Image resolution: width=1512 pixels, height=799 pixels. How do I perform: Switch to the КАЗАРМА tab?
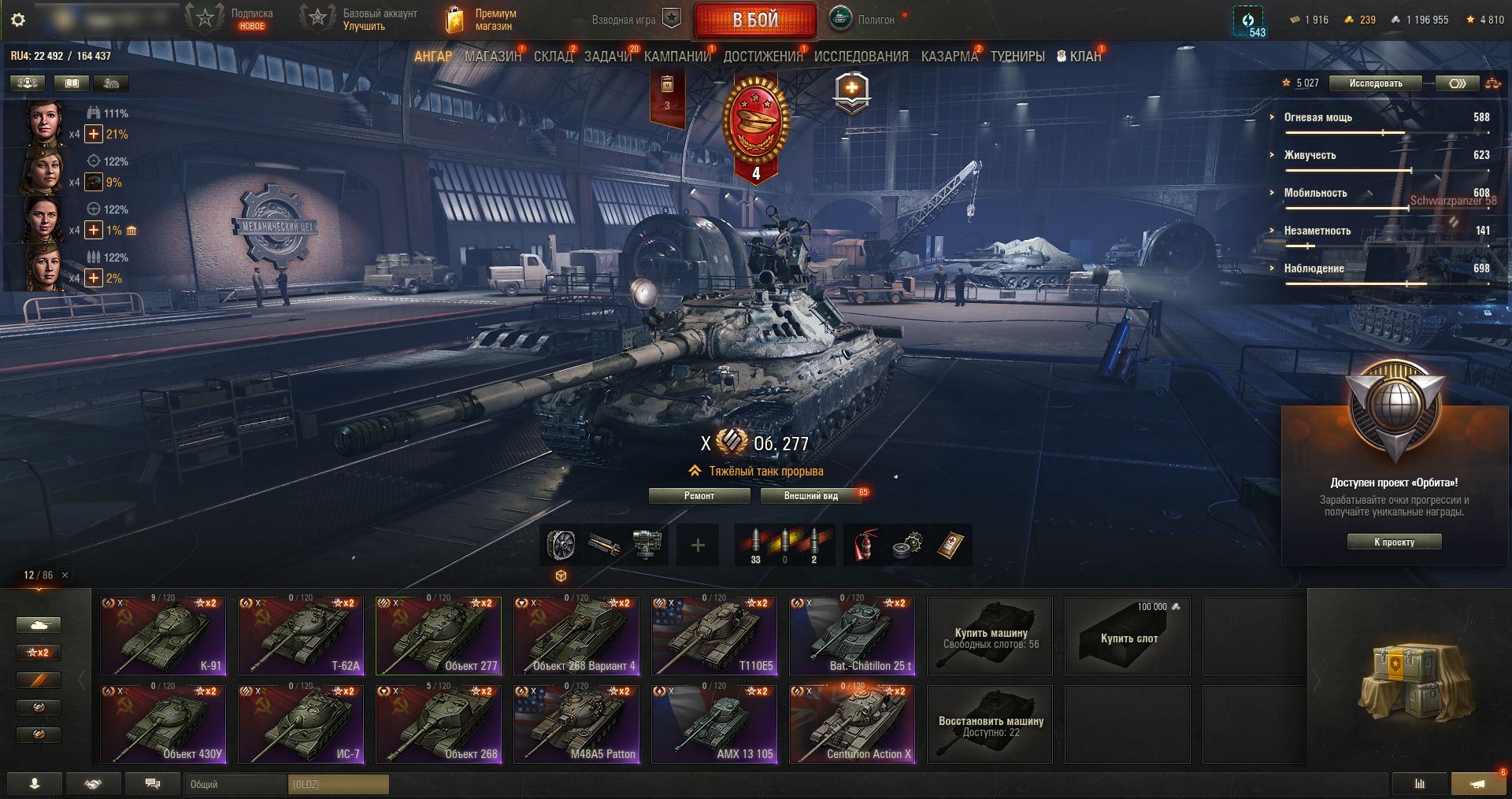click(x=949, y=57)
